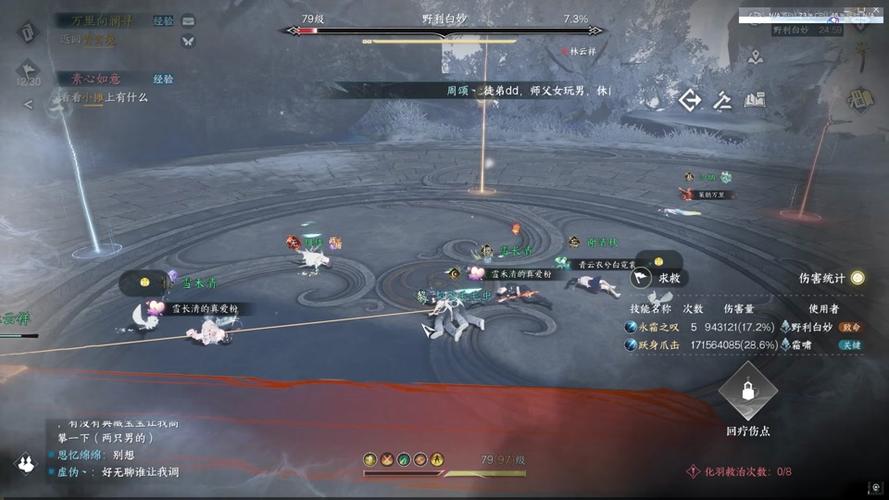Select the running figure icon
Image resolution: width=889 pixels, height=500 pixels.
(x=721, y=99)
